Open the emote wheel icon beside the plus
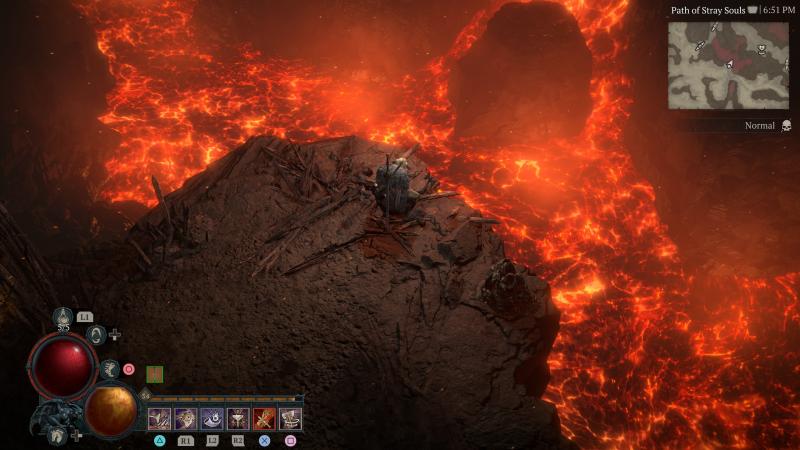 click(97, 335)
